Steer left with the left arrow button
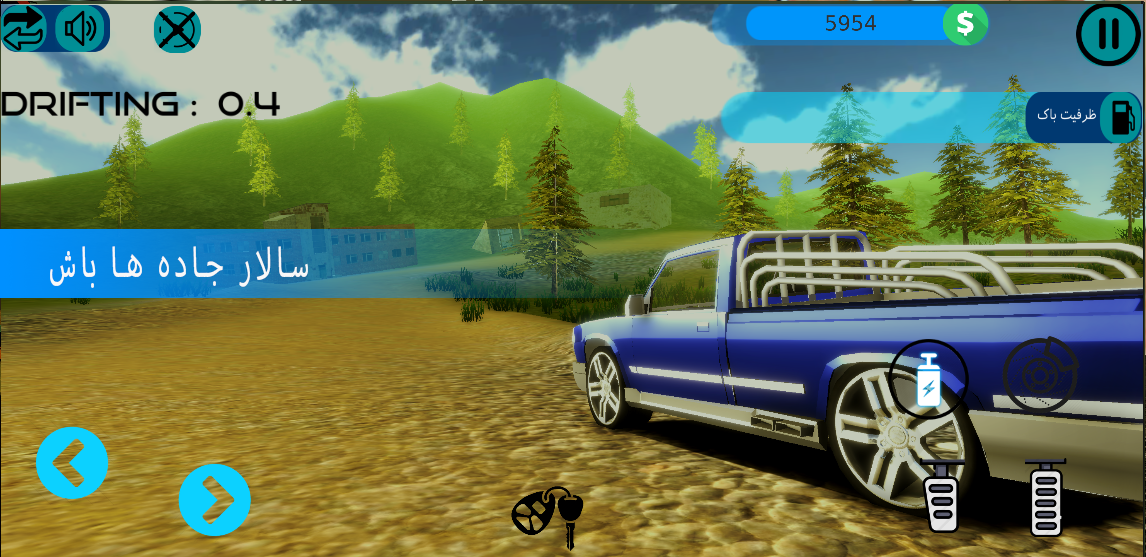1146x557 pixels. point(72,463)
